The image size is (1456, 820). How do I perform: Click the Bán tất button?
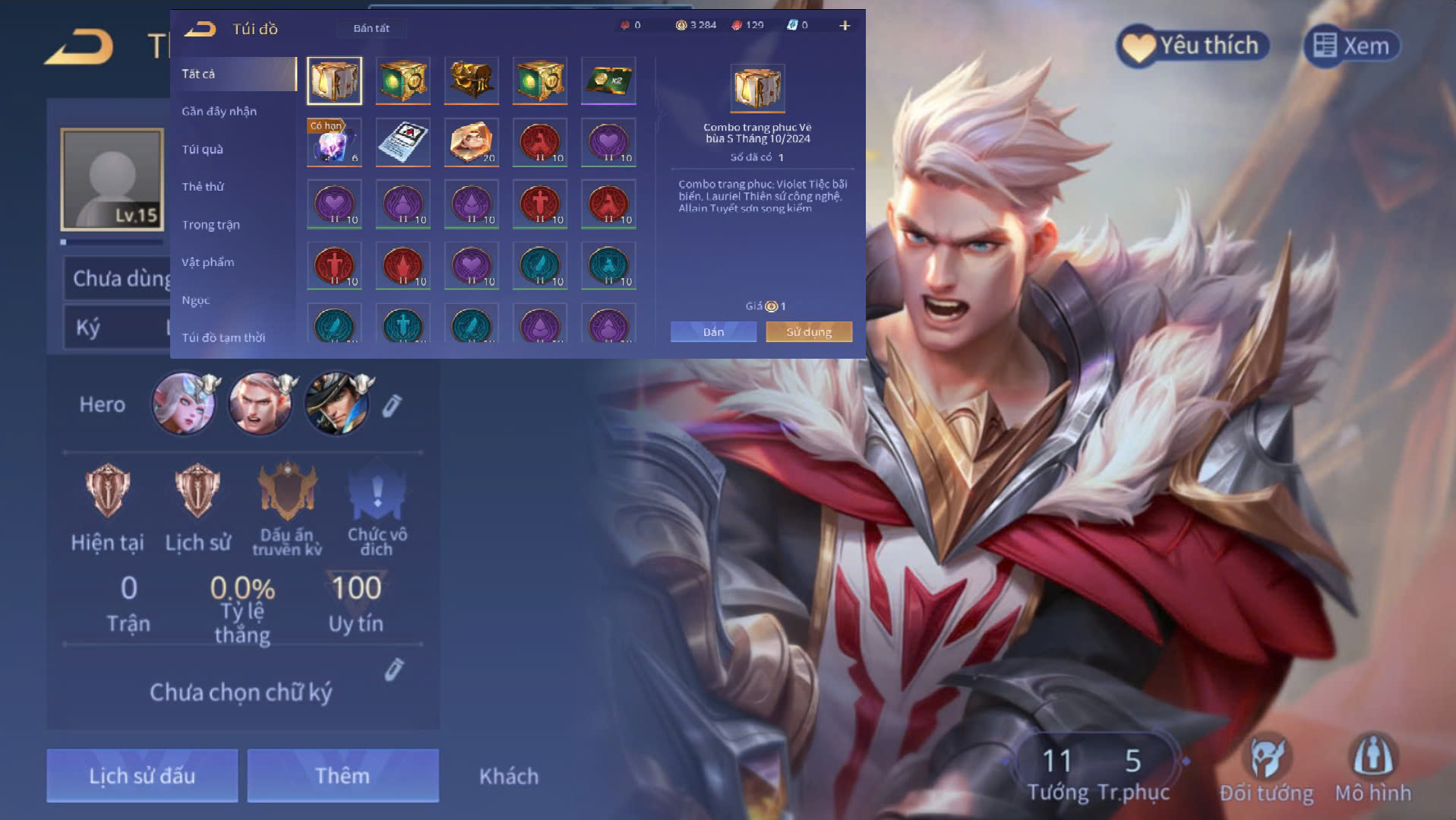coord(371,28)
